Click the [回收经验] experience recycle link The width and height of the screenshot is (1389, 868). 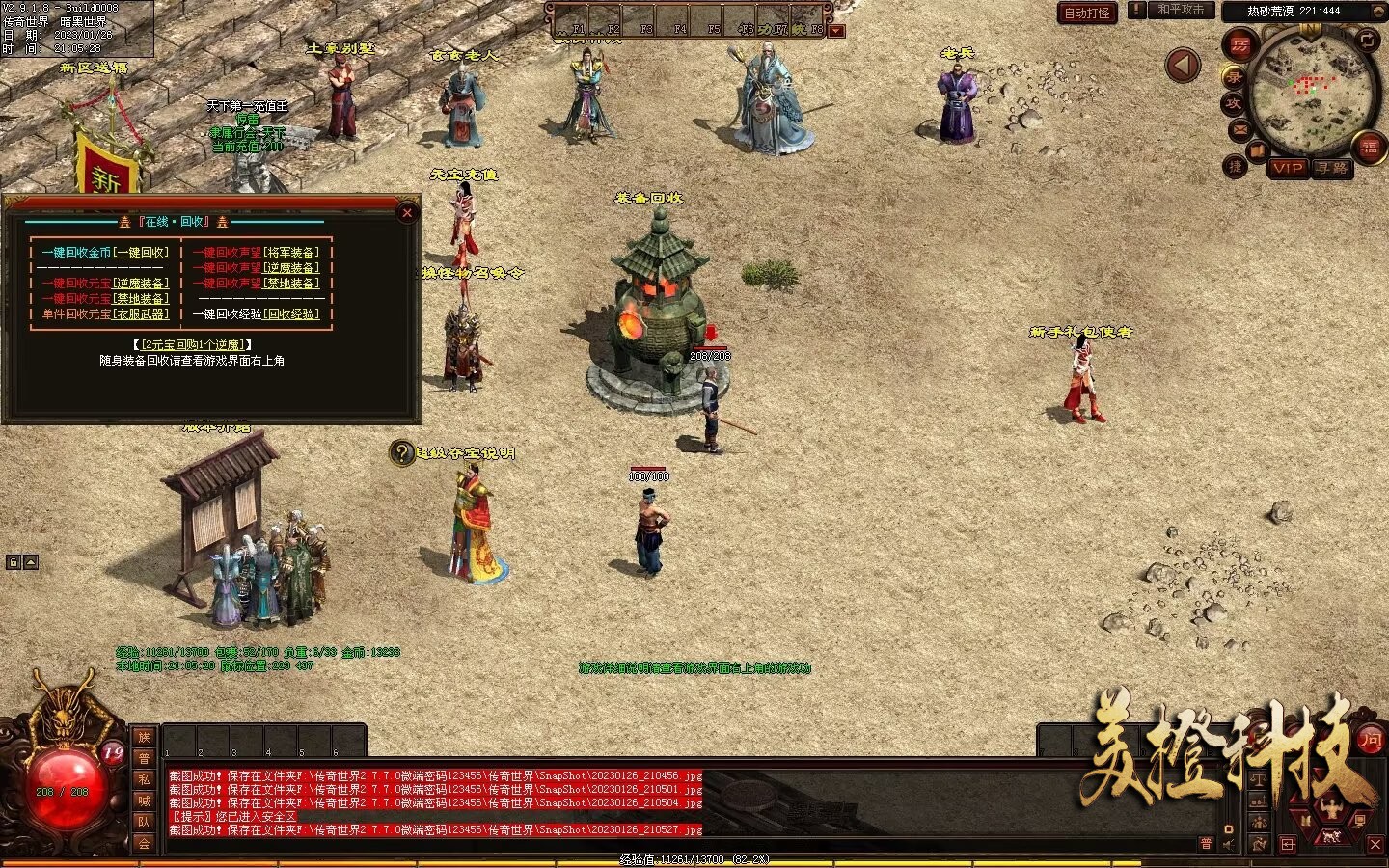pos(293,314)
